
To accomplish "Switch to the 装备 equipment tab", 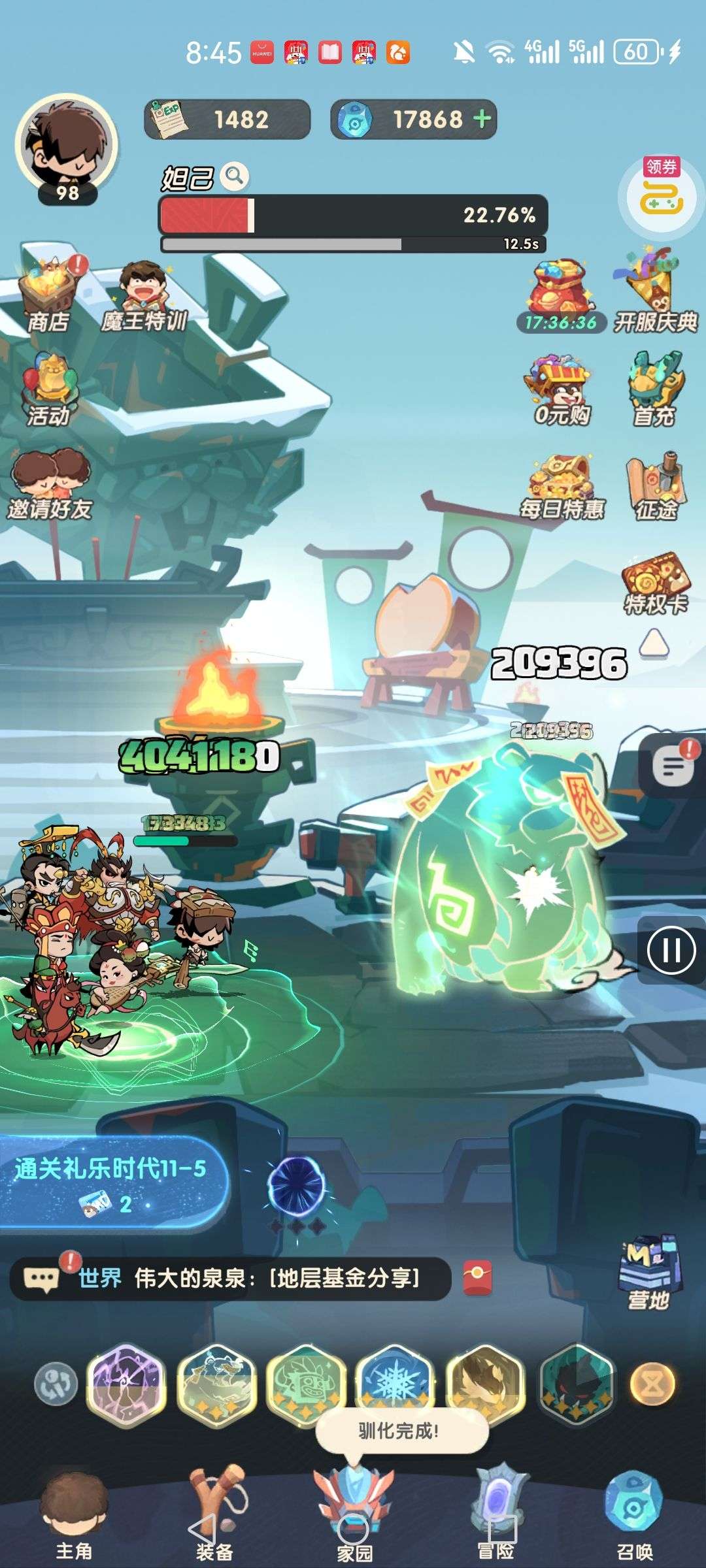I will (x=214, y=1516).
